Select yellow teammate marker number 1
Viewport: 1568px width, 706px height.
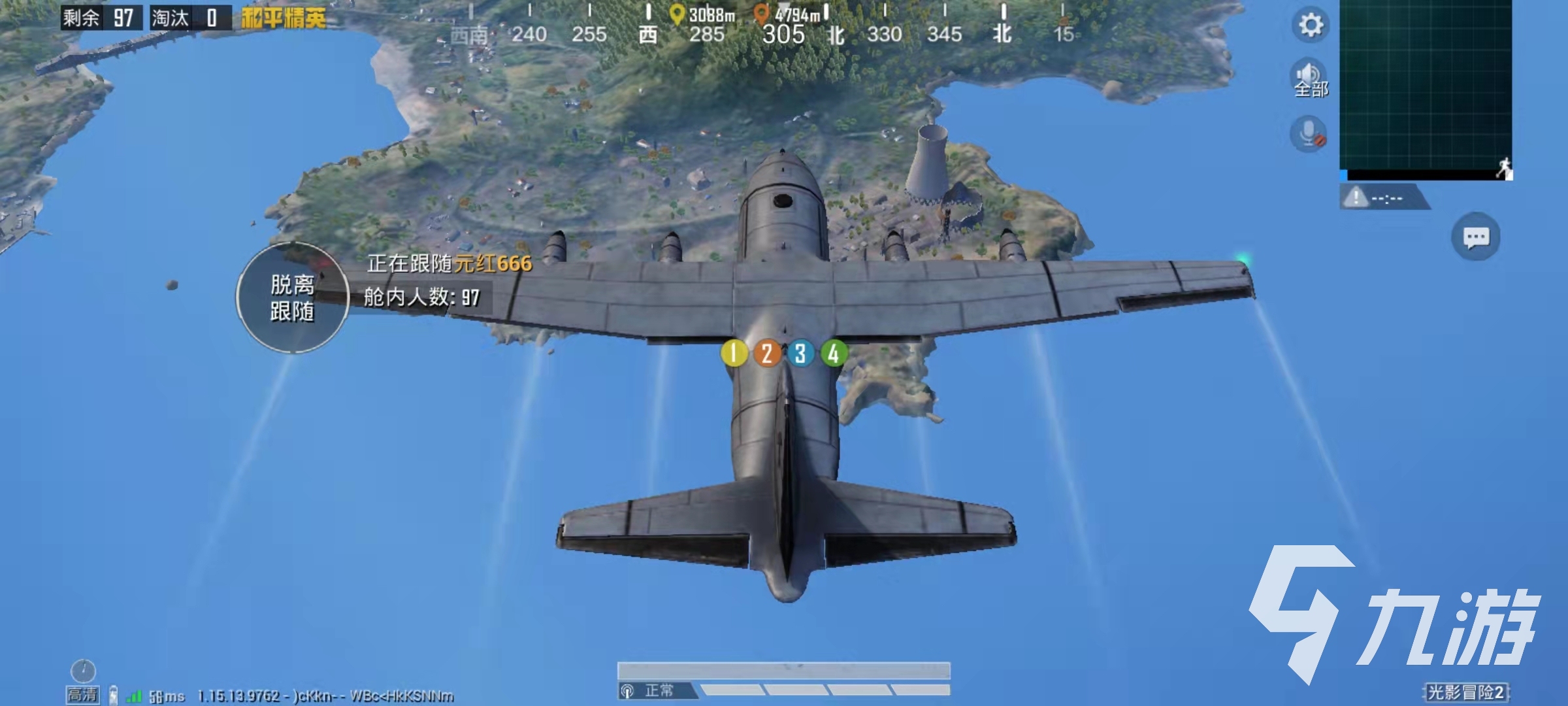(x=734, y=354)
